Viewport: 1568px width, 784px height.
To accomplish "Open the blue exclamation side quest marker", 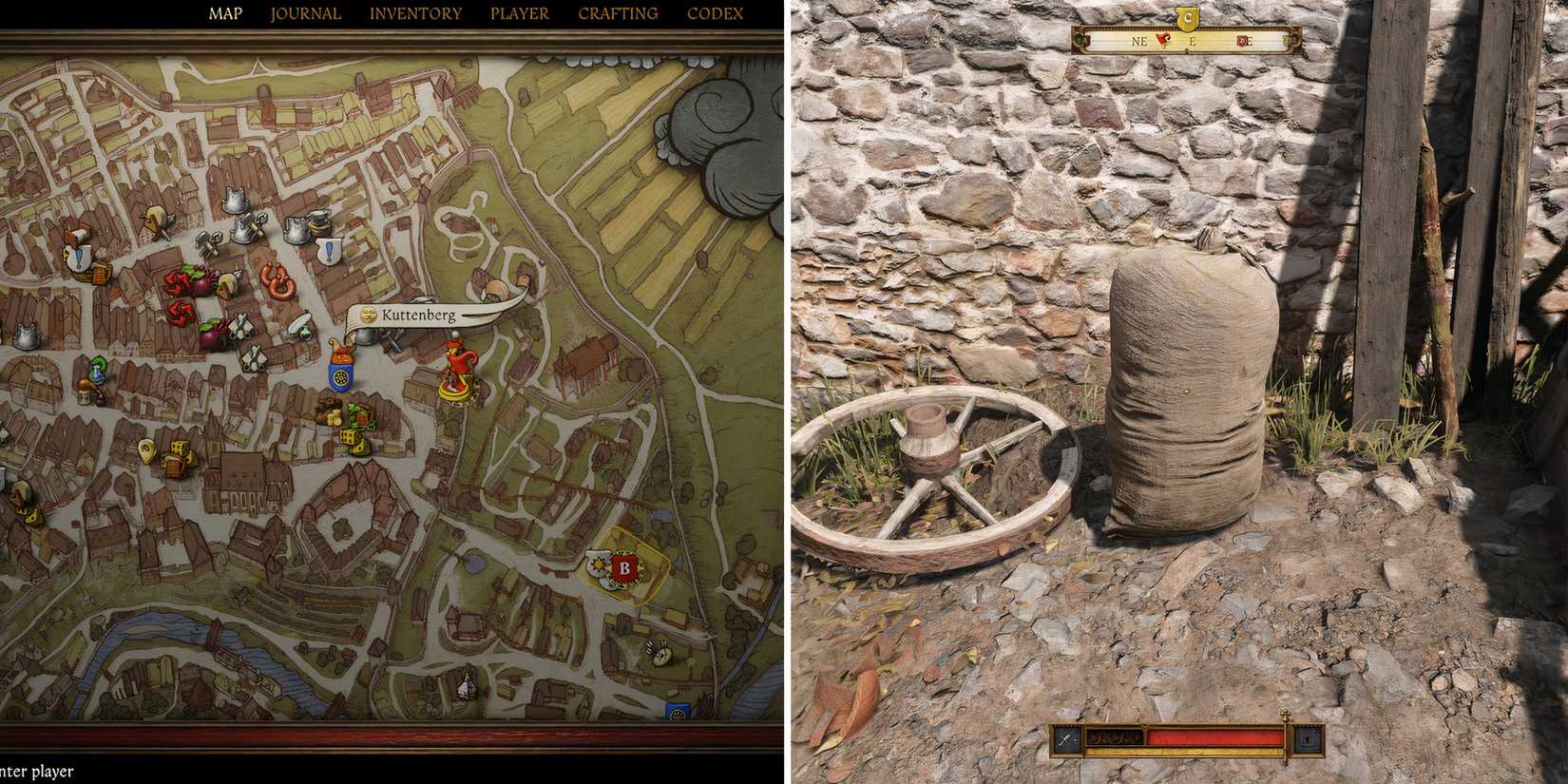I will coord(327,249).
